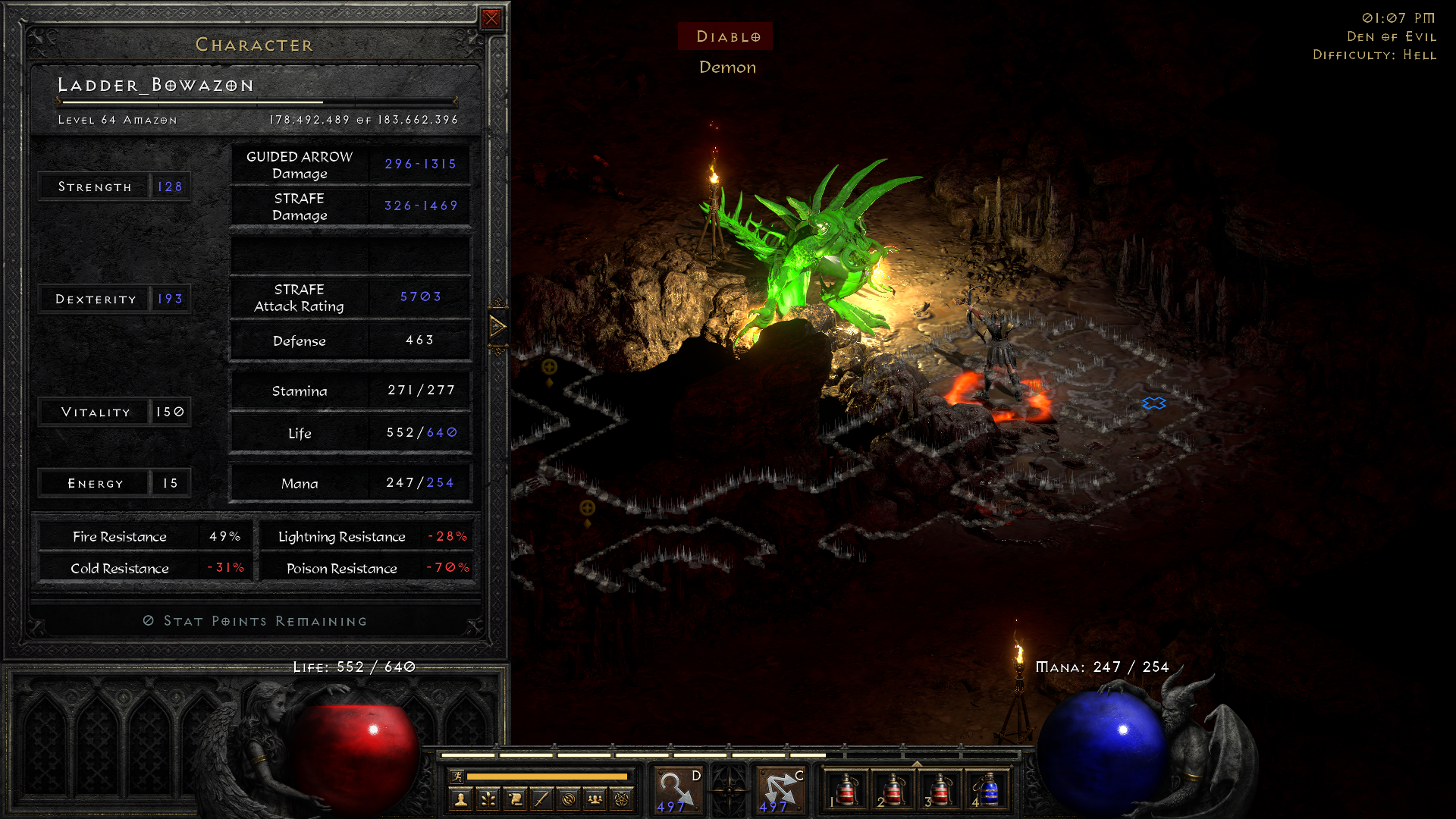
Task: Use the blue mana potion in belt slot 4
Action: (987, 790)
